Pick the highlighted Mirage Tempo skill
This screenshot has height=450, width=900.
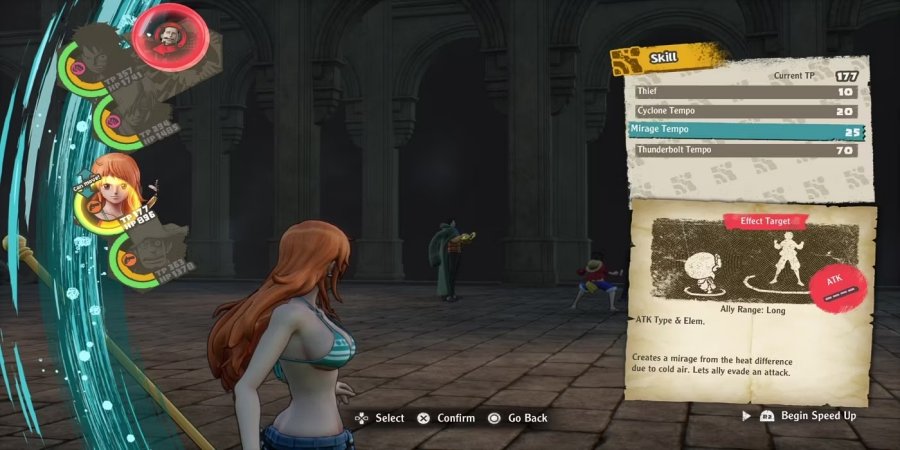point(745,130)
